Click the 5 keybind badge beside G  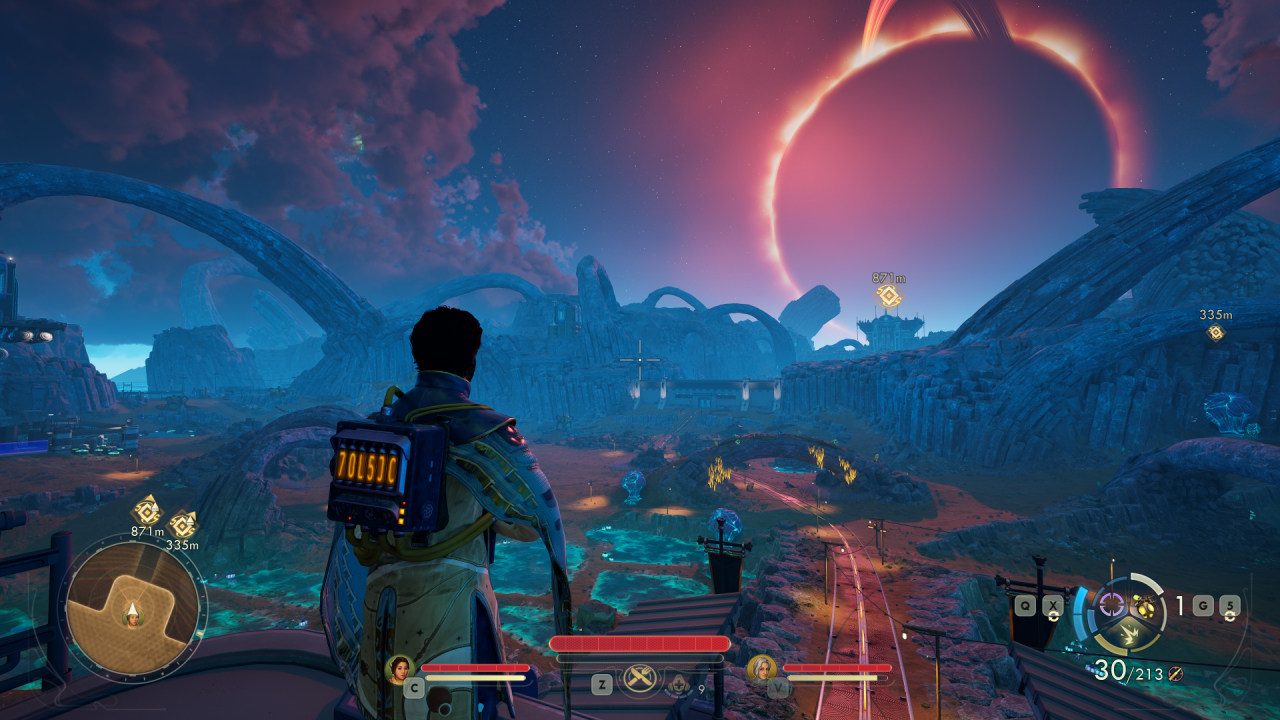(1230, 605)
